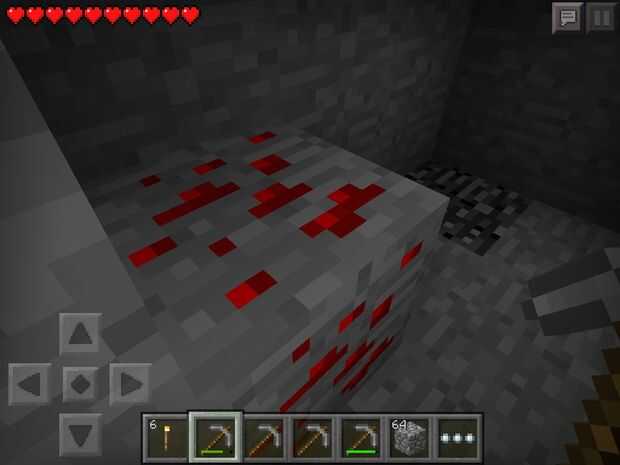Image resolution: width=620 pixels, height=465 pixels.
Task: Open the chat window
Action: pos(567,17)
